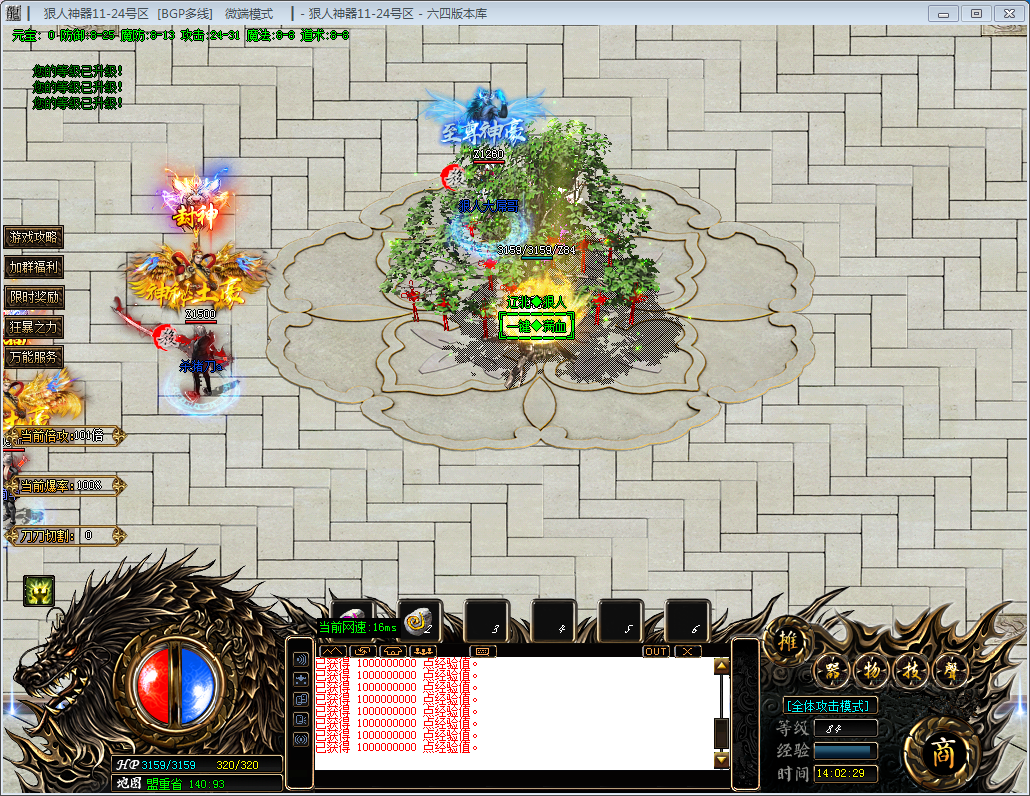Close the chat with the X button
The height and width of the screenshot is (796, 1030).
point(687,651)
